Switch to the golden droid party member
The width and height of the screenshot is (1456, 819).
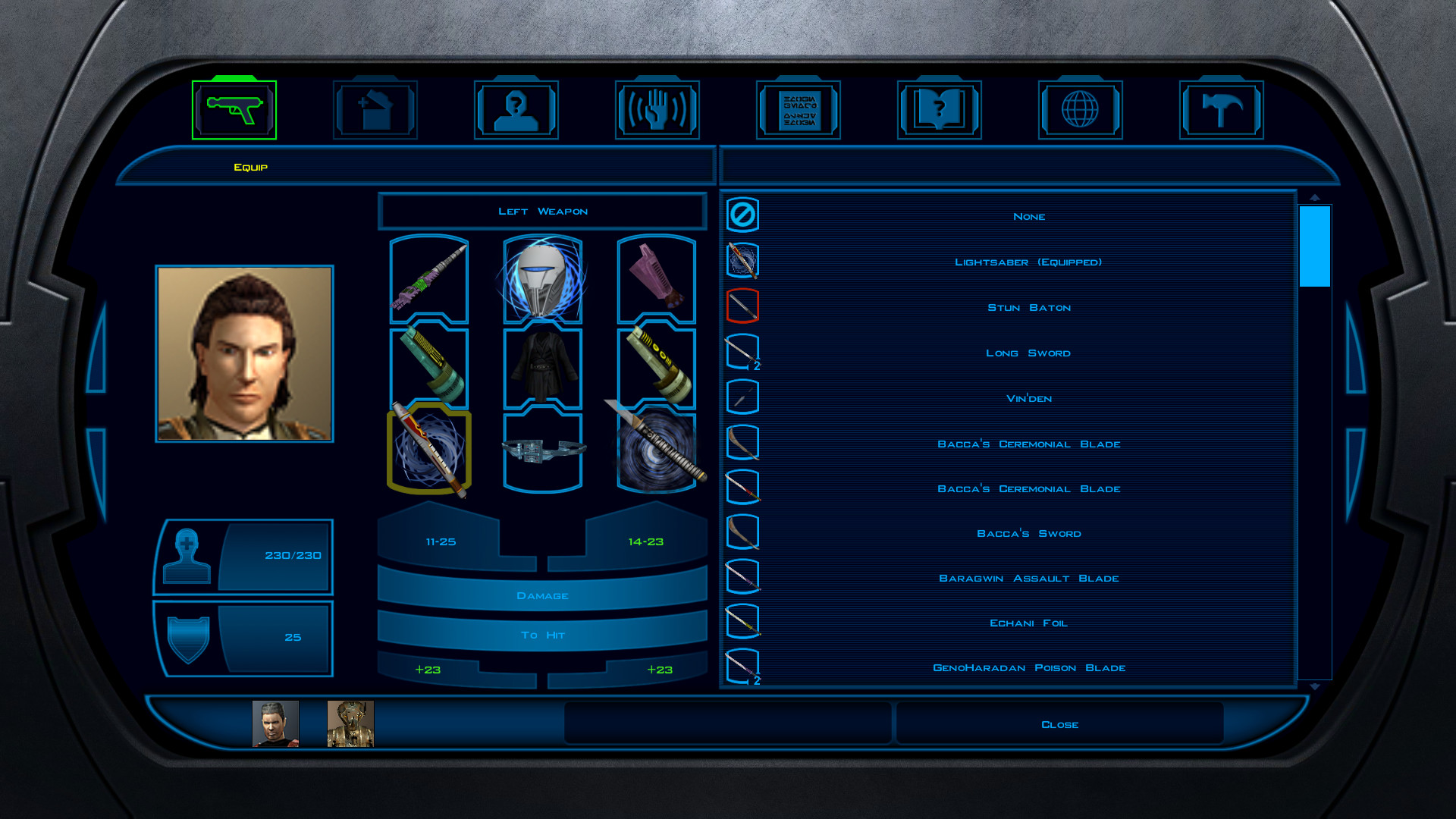point(350,724)
